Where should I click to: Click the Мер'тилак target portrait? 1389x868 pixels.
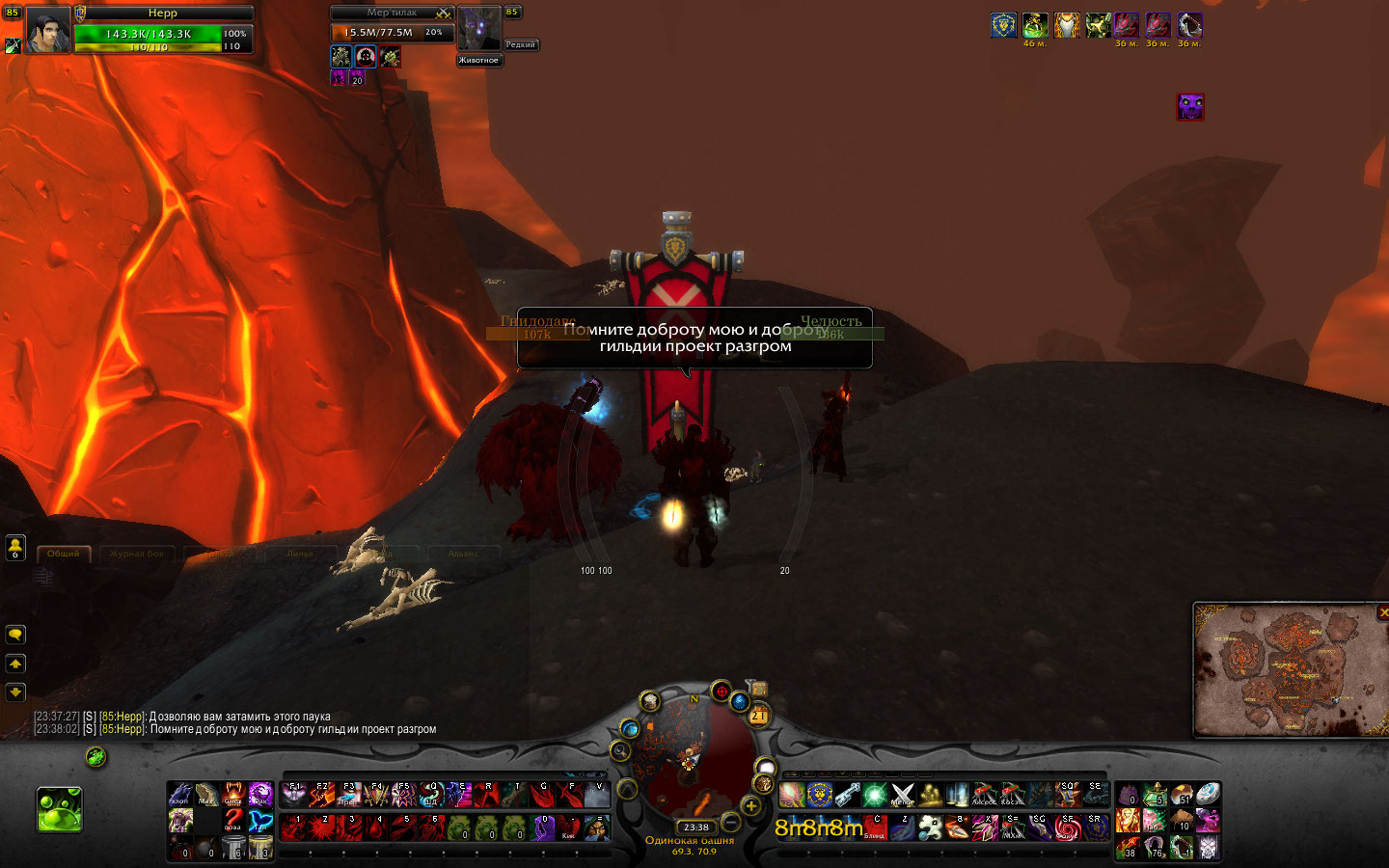477,29
